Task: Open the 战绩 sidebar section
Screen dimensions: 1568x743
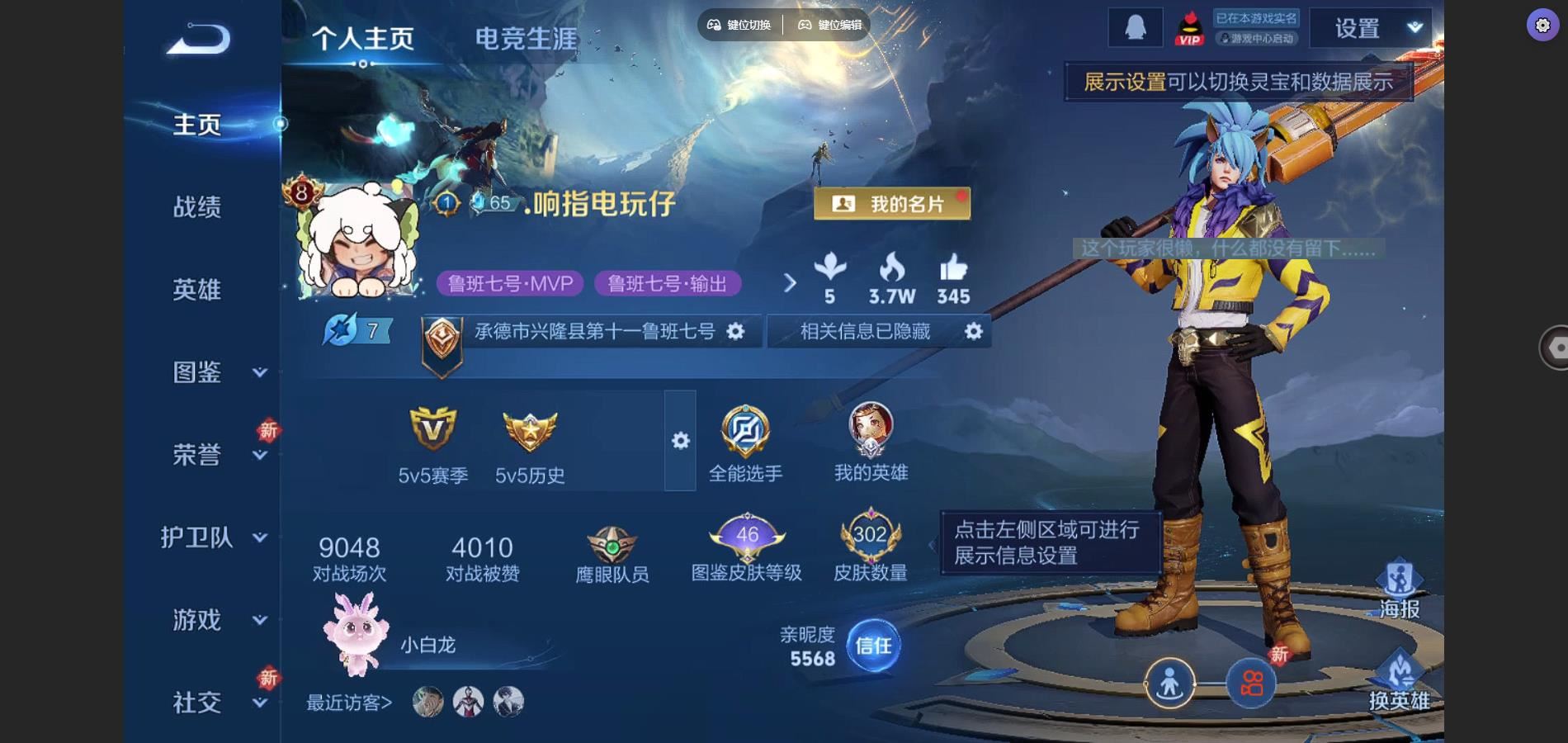Action: coord(197,207)
